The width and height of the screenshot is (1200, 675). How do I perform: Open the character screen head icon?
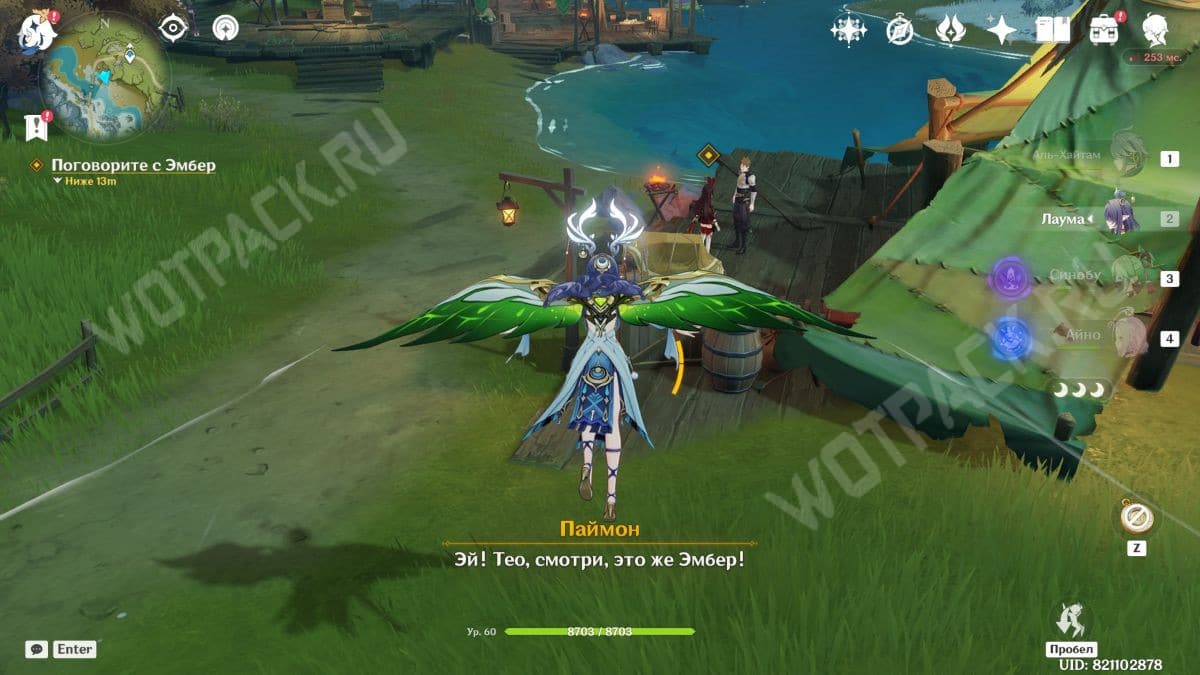(x=1157, y=31)
